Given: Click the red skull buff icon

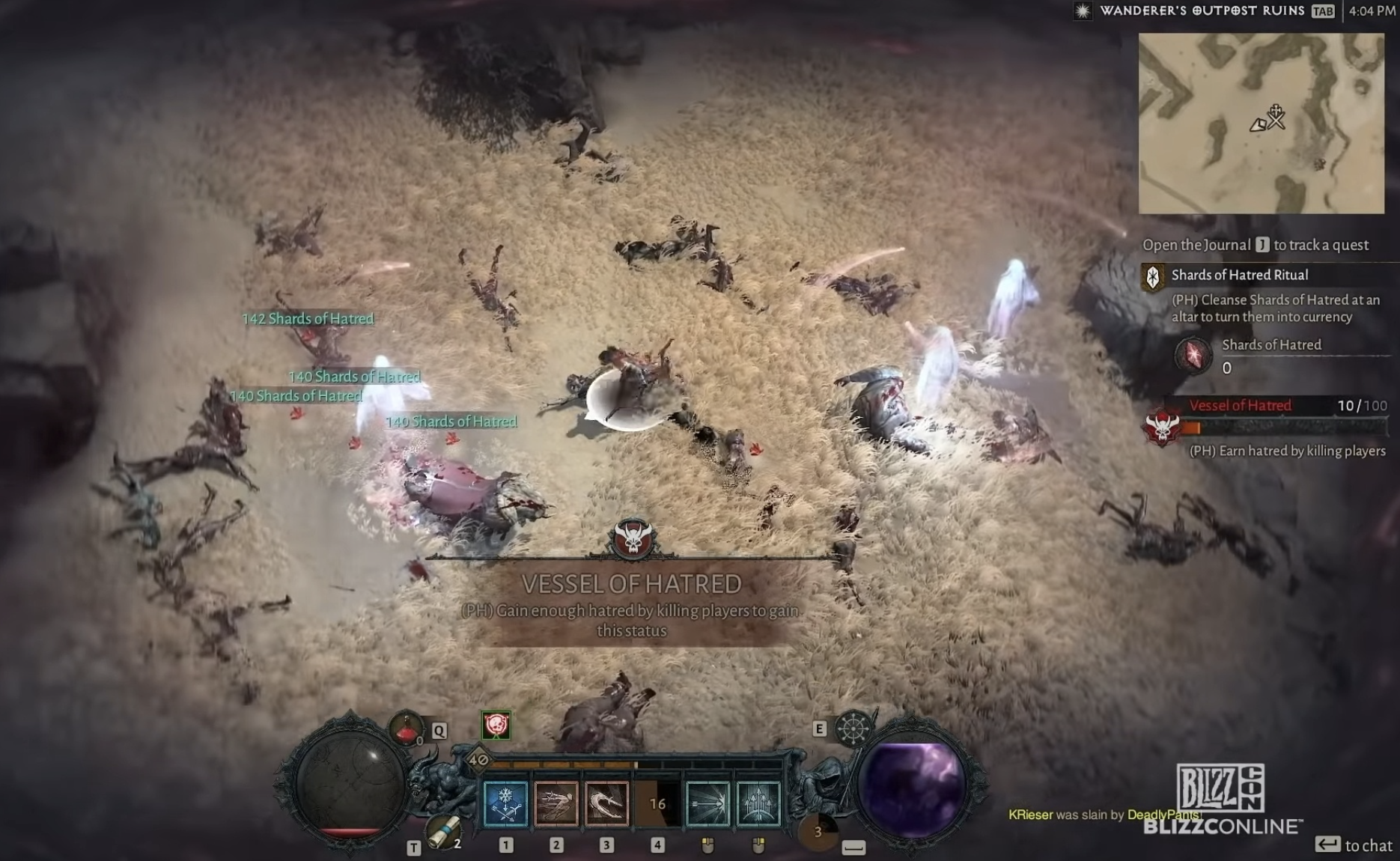Looking at the screenshot, I should tap(496, 725).
